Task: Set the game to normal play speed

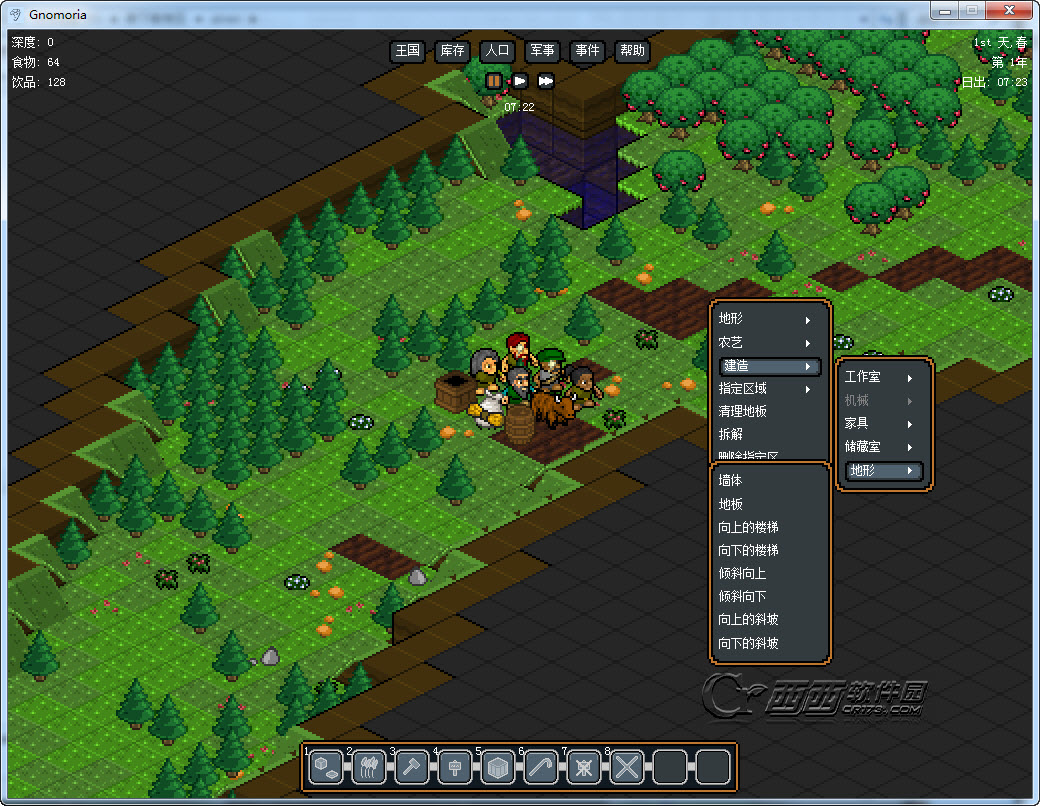Action: tap(520, 81)
